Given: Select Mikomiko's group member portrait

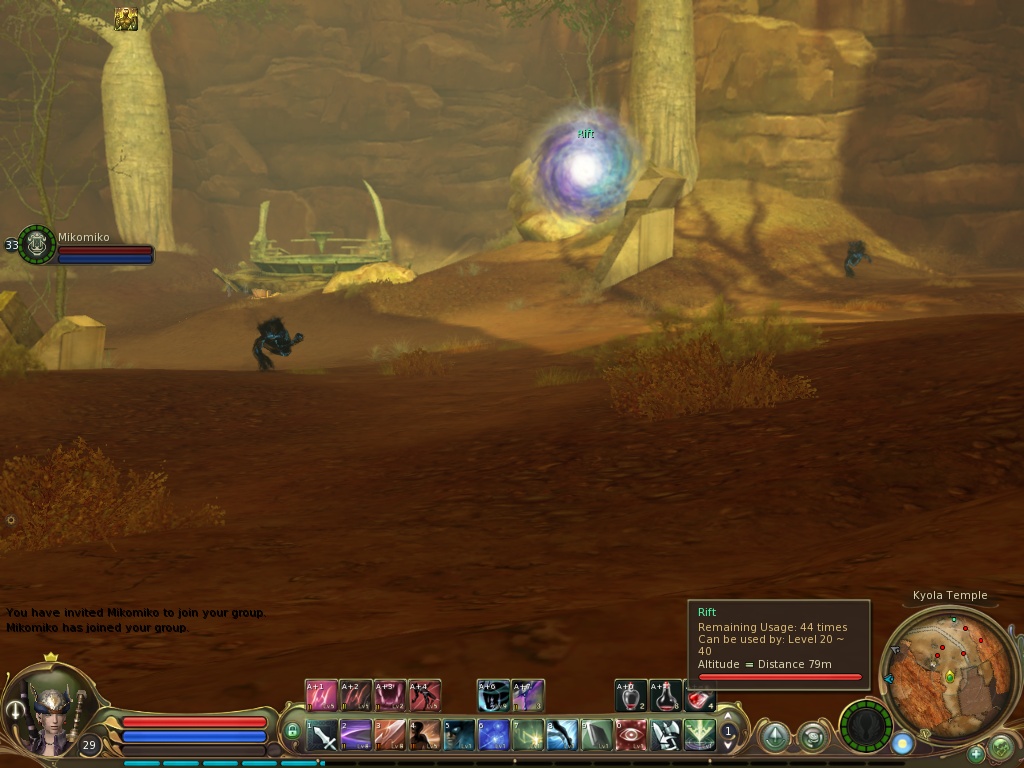Looking at the screenshot, I should [x=37, y=244].
